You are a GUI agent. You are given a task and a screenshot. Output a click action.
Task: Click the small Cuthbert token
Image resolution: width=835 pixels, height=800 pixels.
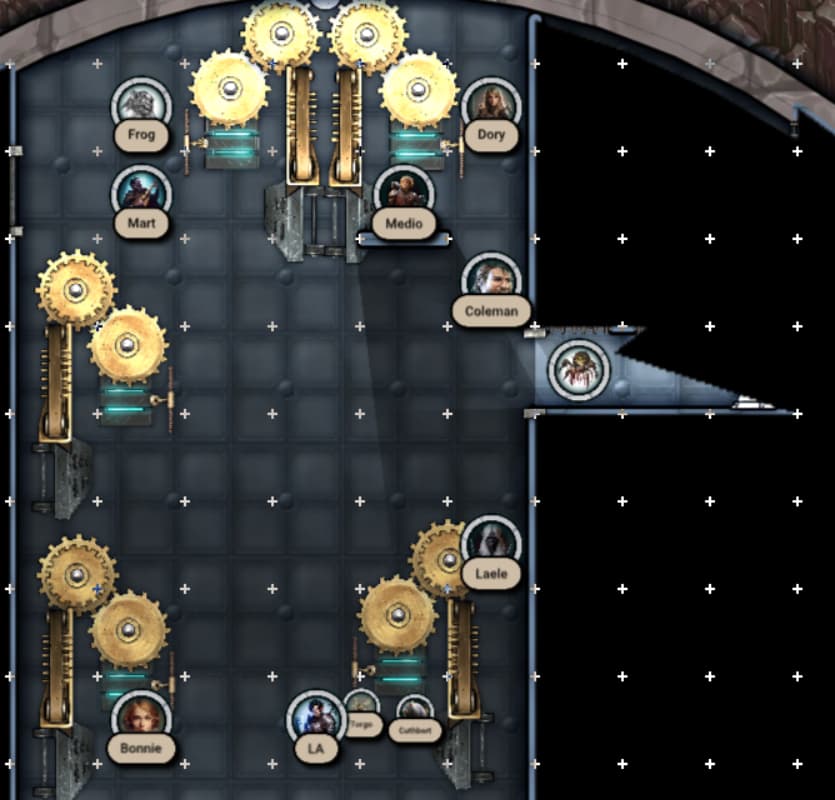tap(414, 711)
